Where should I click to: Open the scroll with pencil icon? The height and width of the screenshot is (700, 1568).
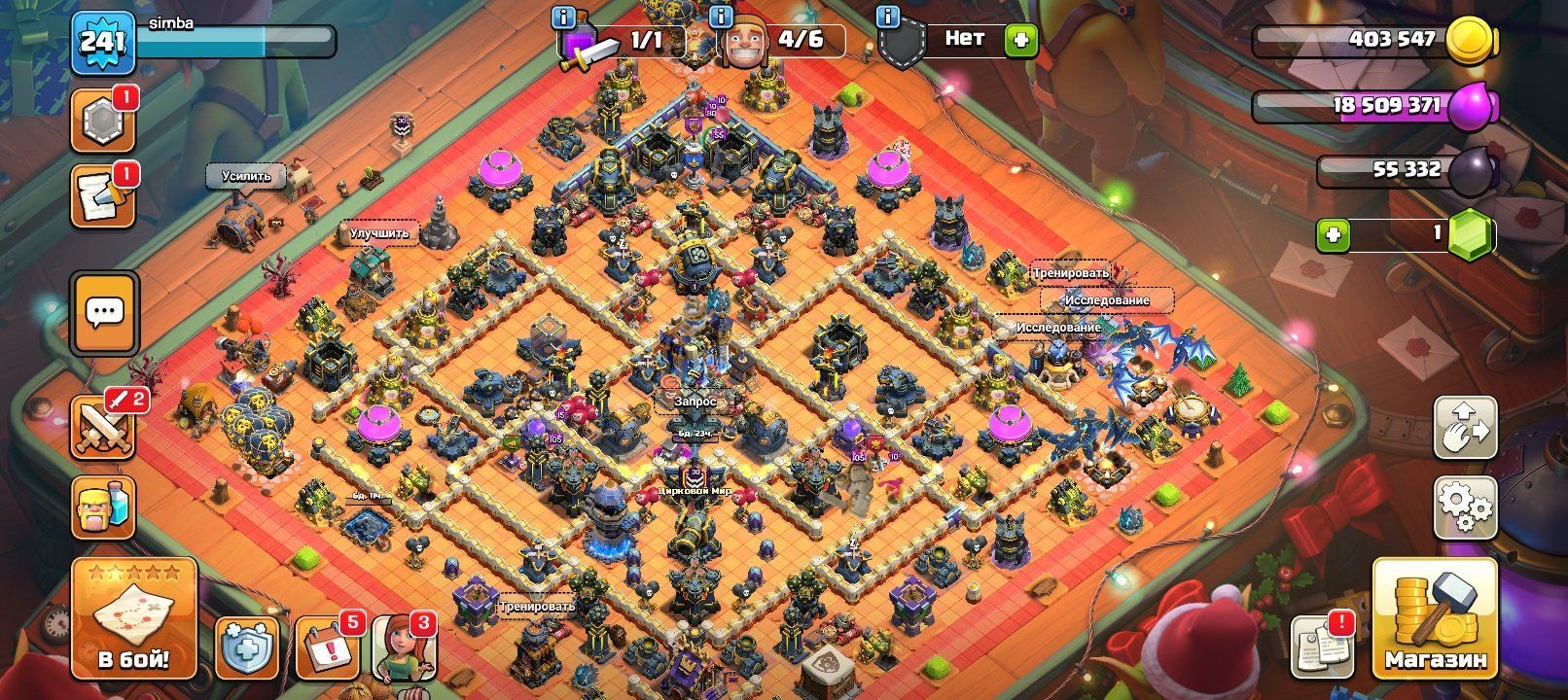pos(102,197)
